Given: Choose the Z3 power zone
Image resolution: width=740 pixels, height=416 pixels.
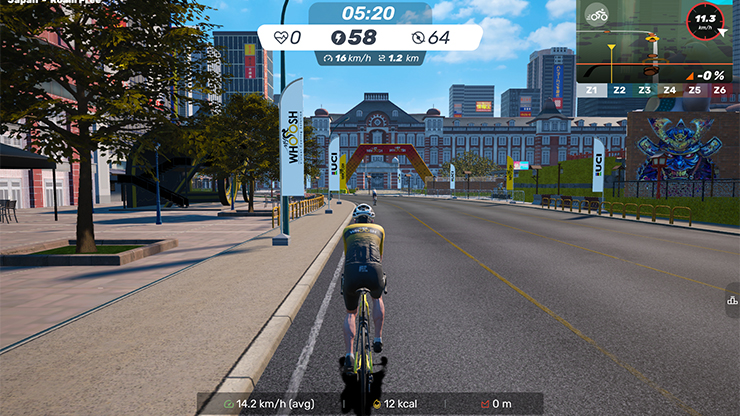Looking at the screenshot, I should (644, 90).
